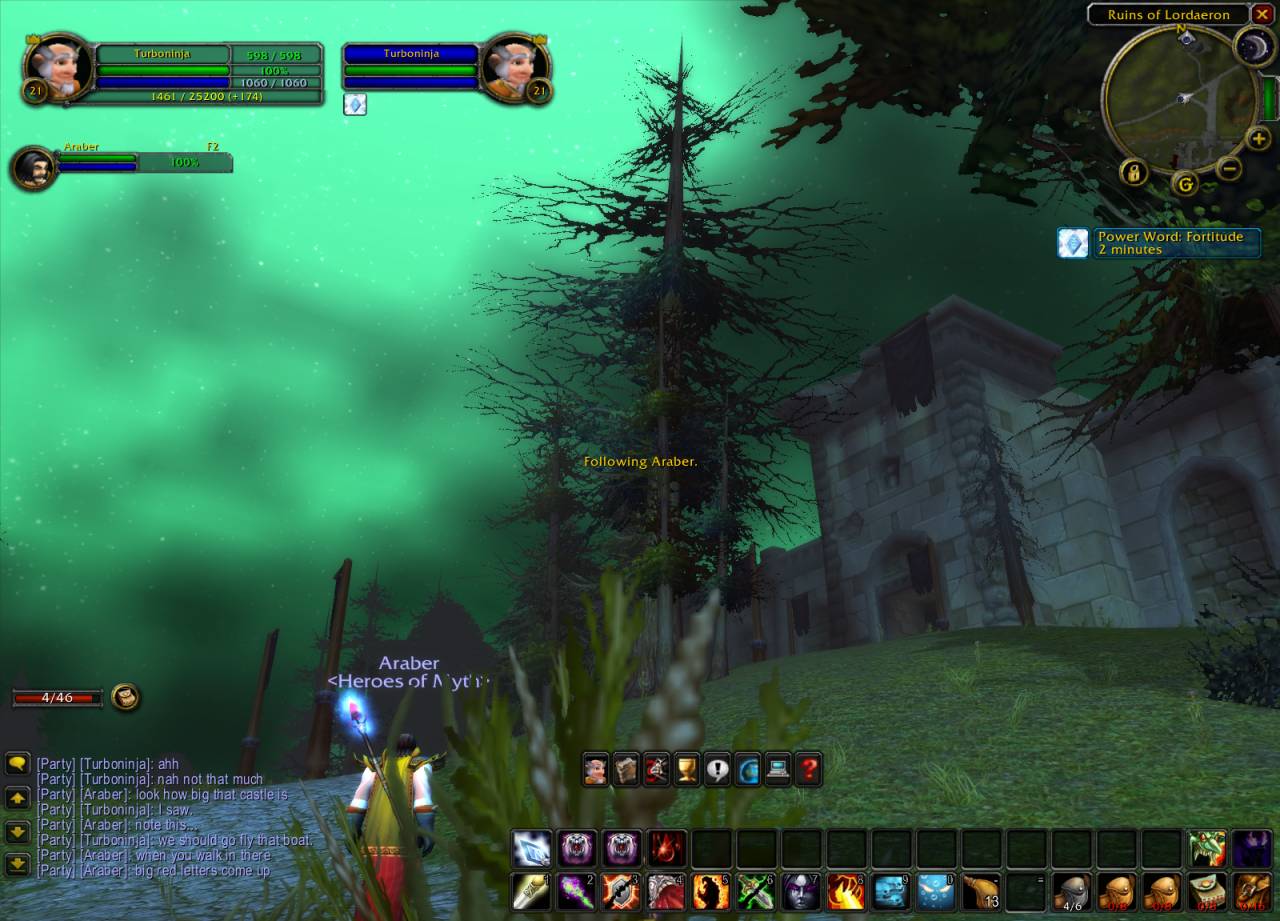Click the LFG globe micro button
1280x921 pixels.
tap(746, 767)
